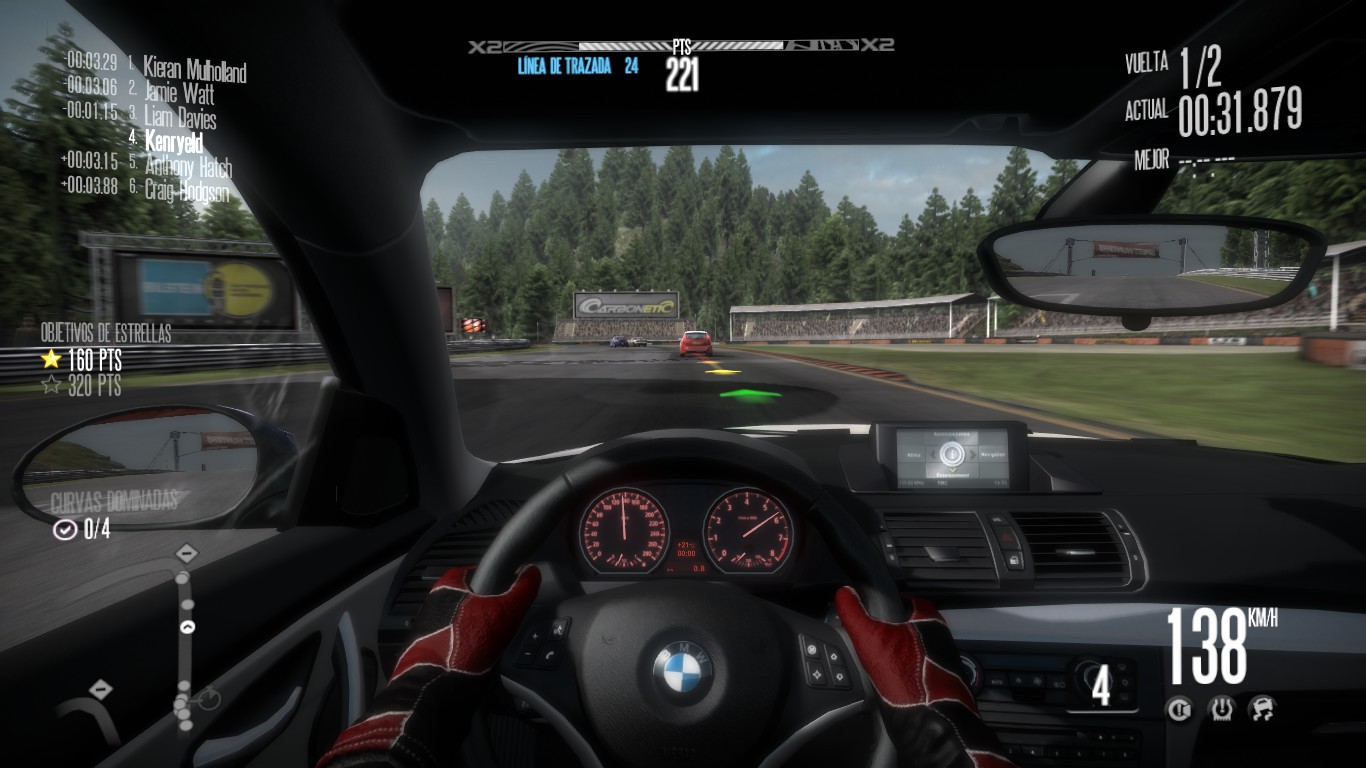Viewport: 1366px width, 768px height.
Task: Choose Craig Hodgson's leaderboard row
Action: (x=186, y=190)
